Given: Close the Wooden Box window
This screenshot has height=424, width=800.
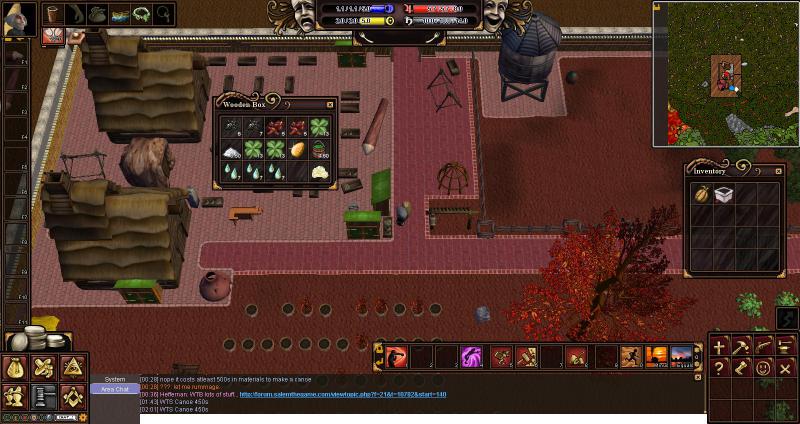Looking at the screenshot, I should tap(330, 104).
